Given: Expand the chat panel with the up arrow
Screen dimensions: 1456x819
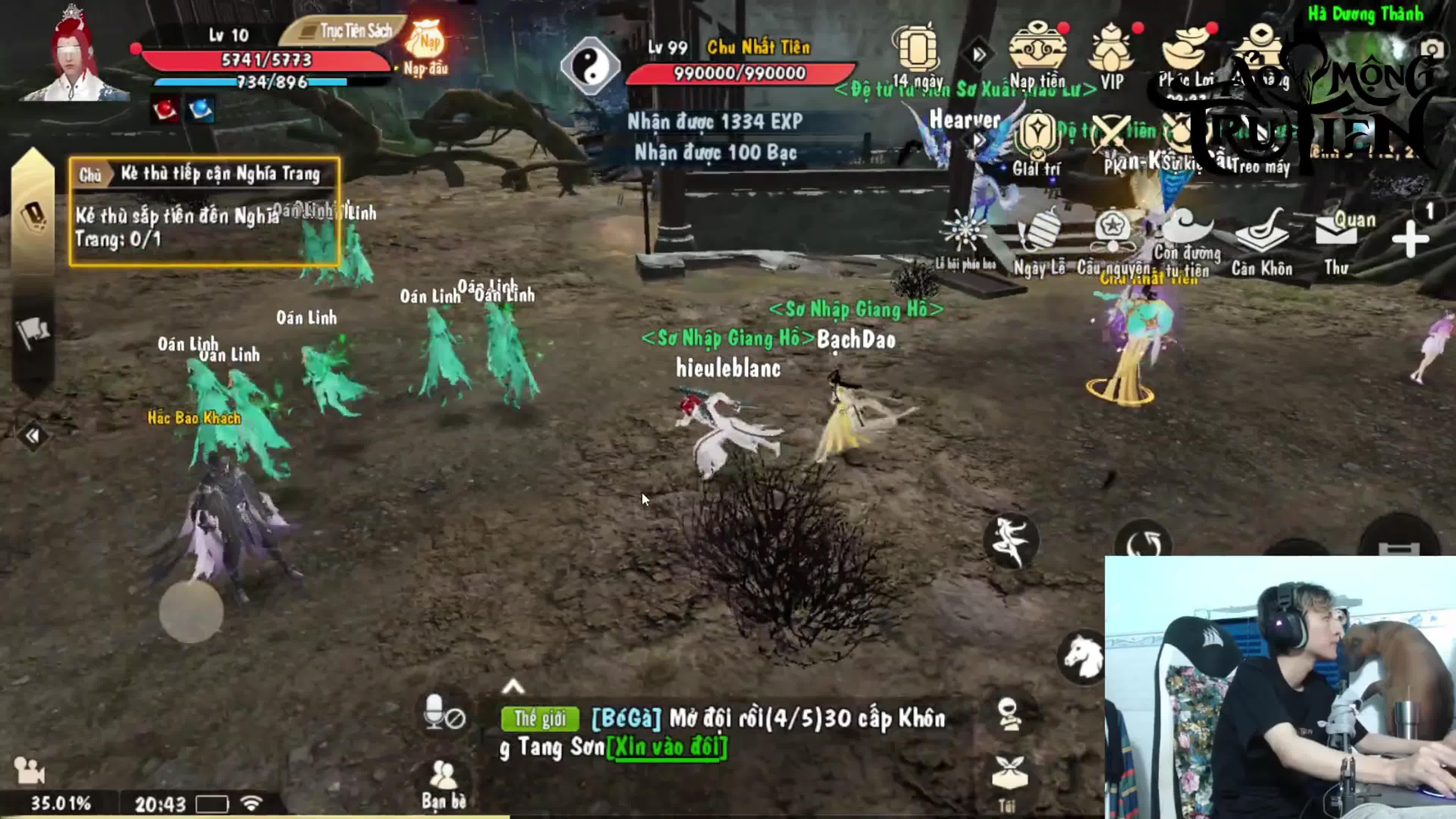Looking at the screenshot, I should click(513, 687).
